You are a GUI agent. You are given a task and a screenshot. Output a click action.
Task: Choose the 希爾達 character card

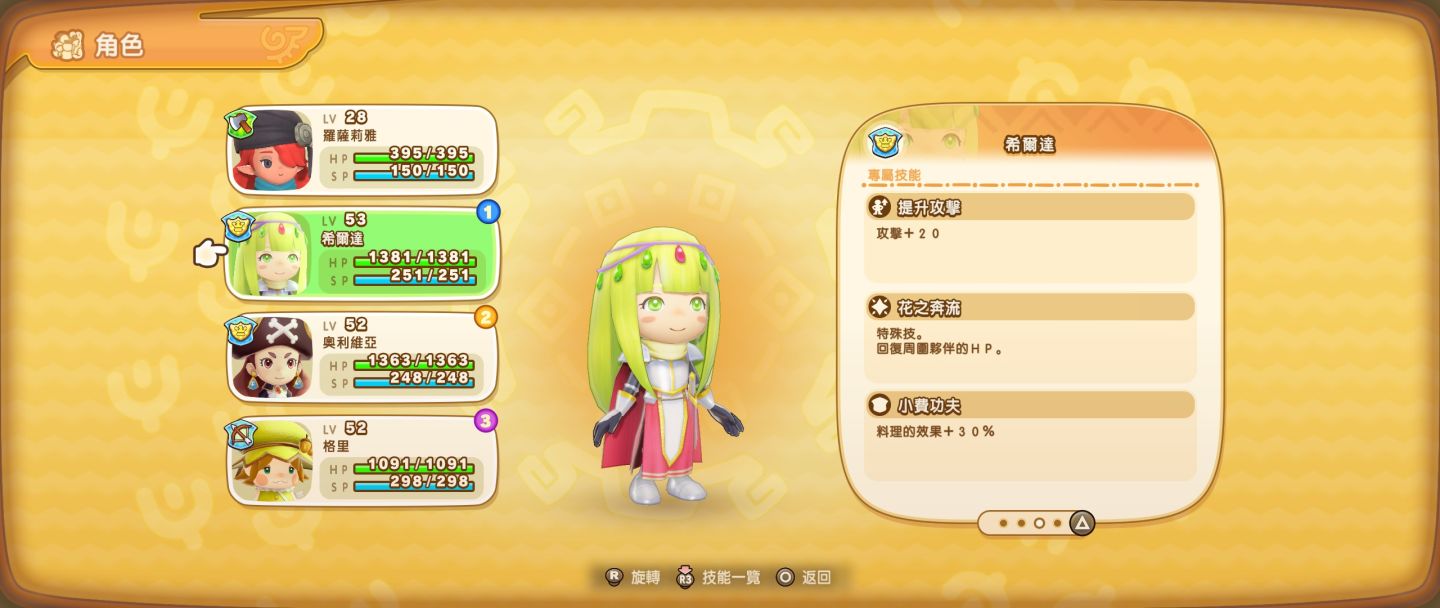pos(362,254)
